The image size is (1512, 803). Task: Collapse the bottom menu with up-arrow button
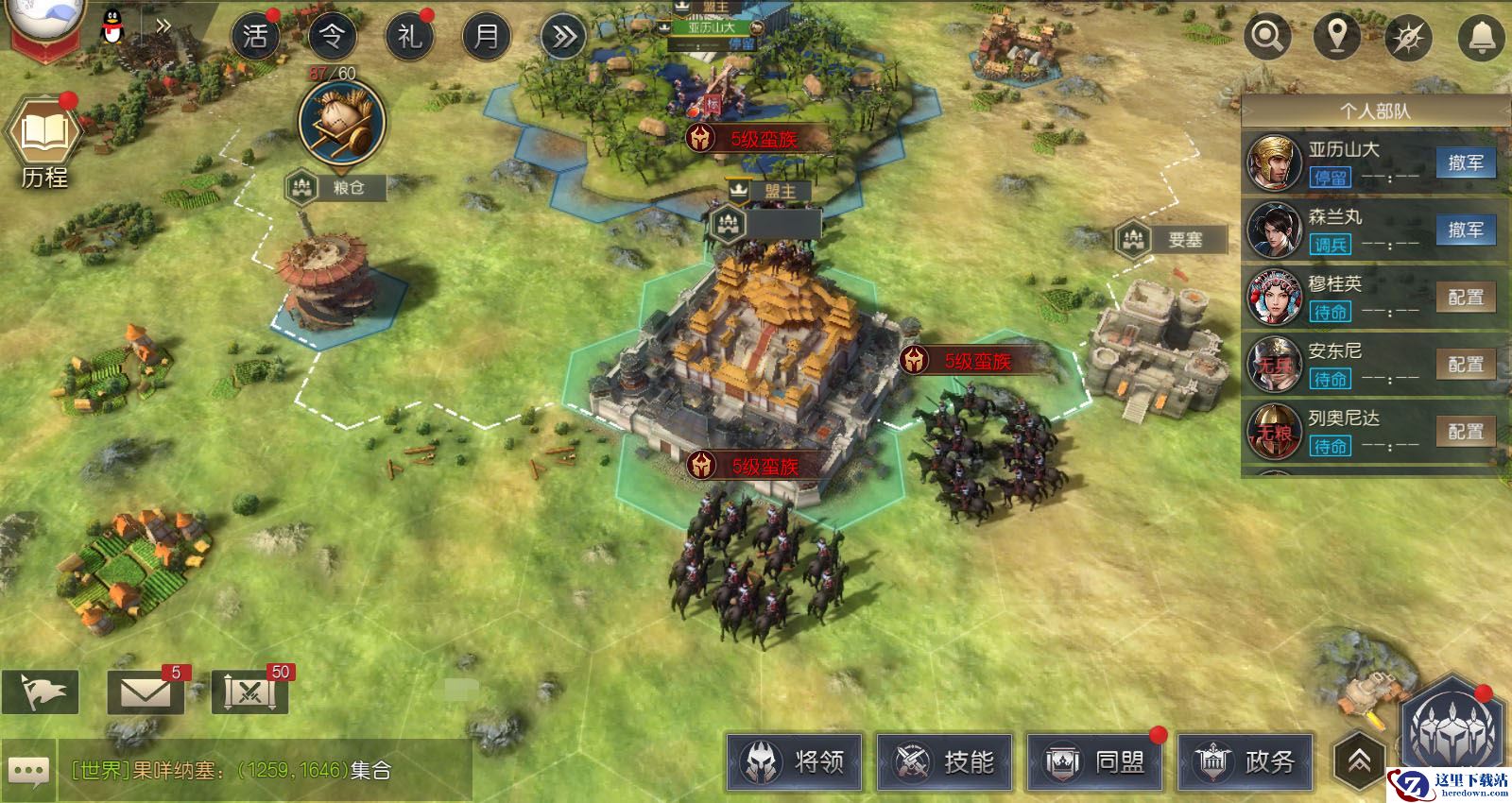[x=1359, y=760]
